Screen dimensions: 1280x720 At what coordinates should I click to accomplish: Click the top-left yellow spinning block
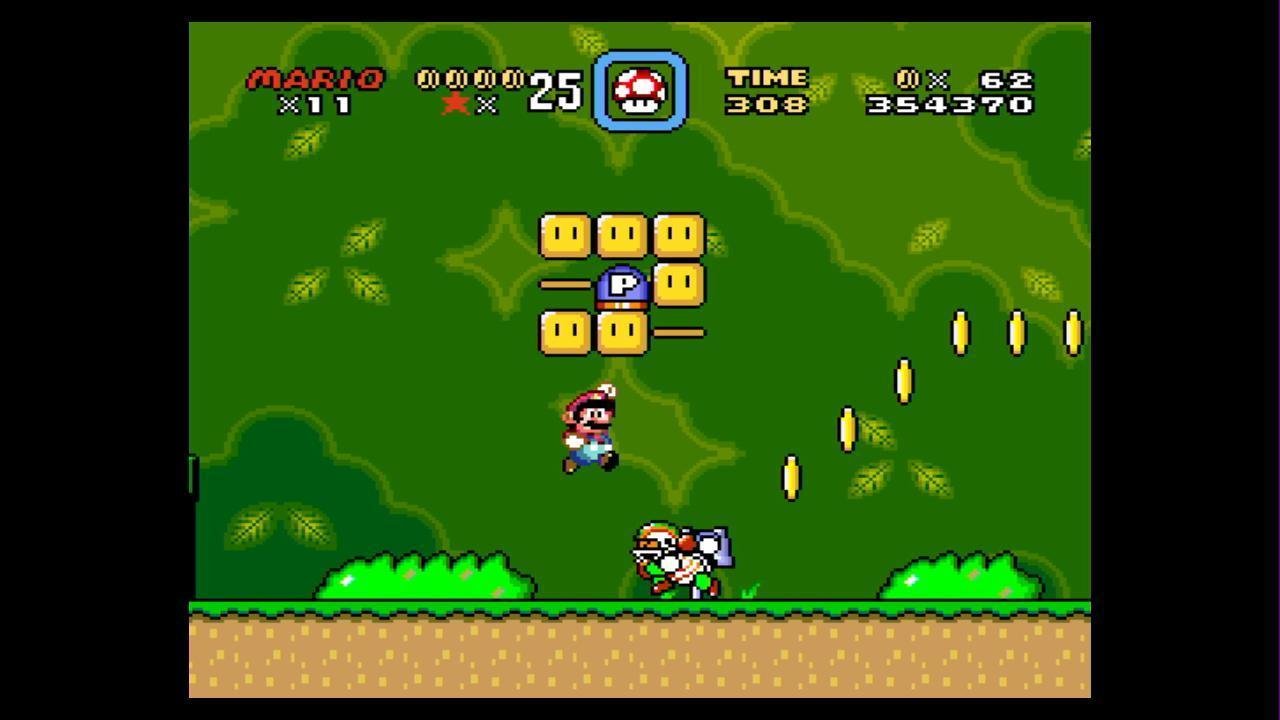tap(565, 236)
